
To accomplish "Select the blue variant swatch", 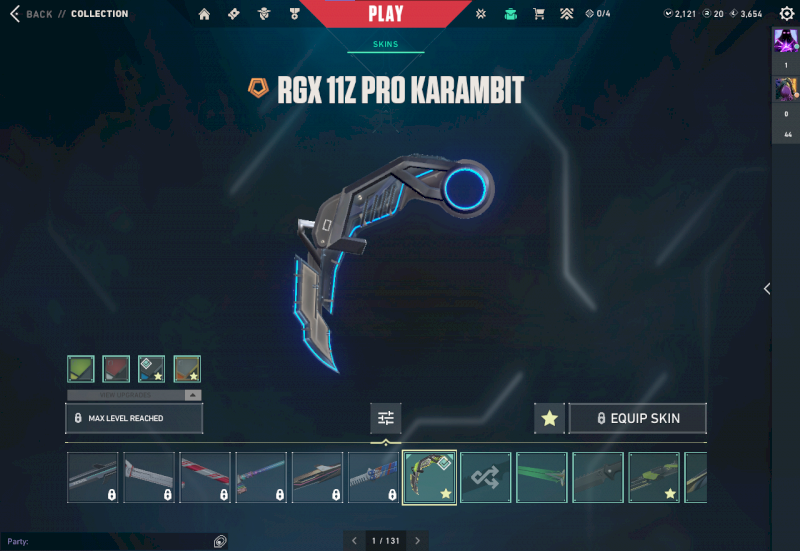I will point(151,369).
